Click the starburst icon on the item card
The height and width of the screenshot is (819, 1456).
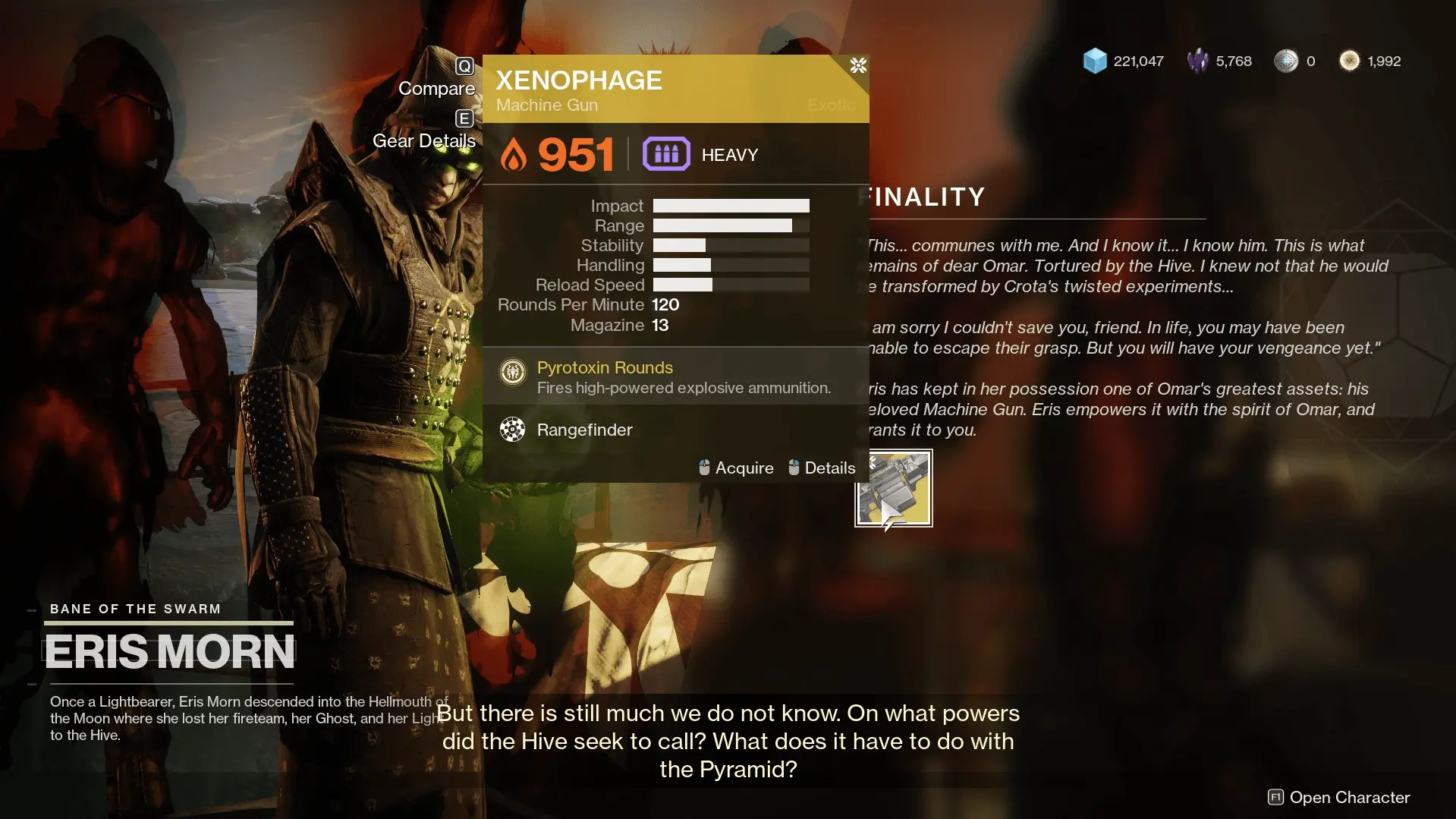(x=858, y=66)
